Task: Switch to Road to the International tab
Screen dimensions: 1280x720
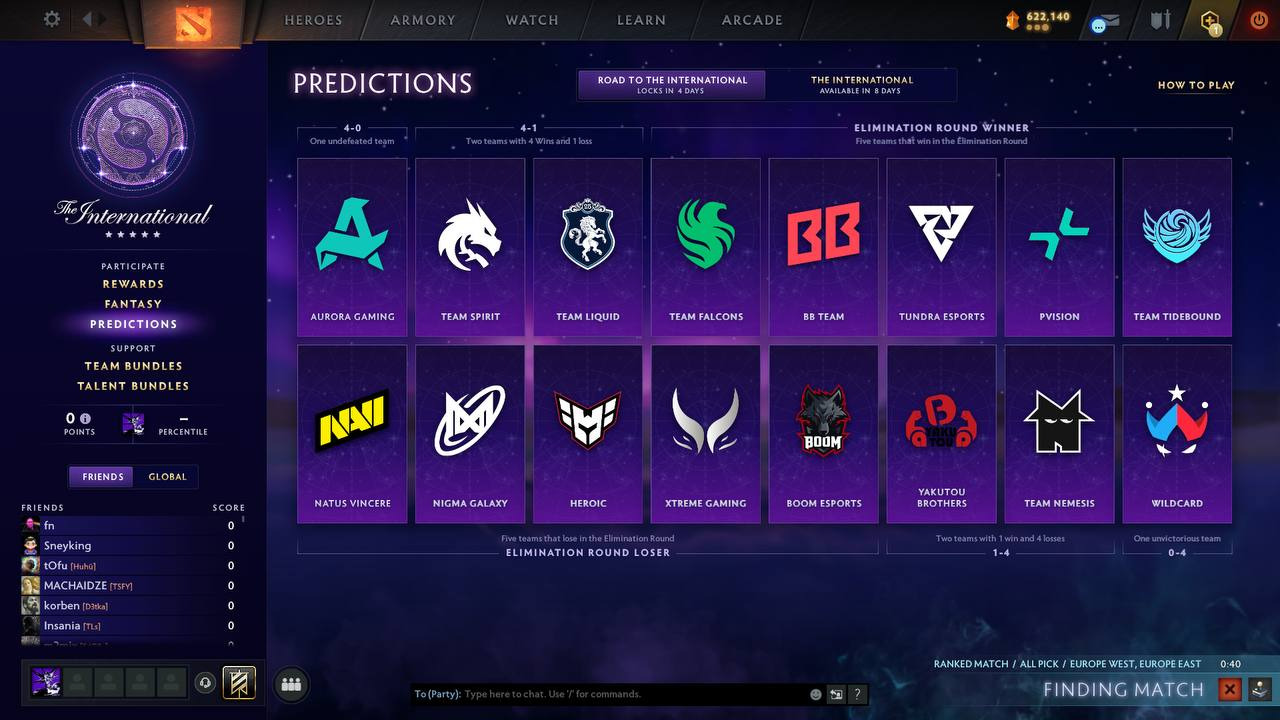Action: tap(671, 84)
